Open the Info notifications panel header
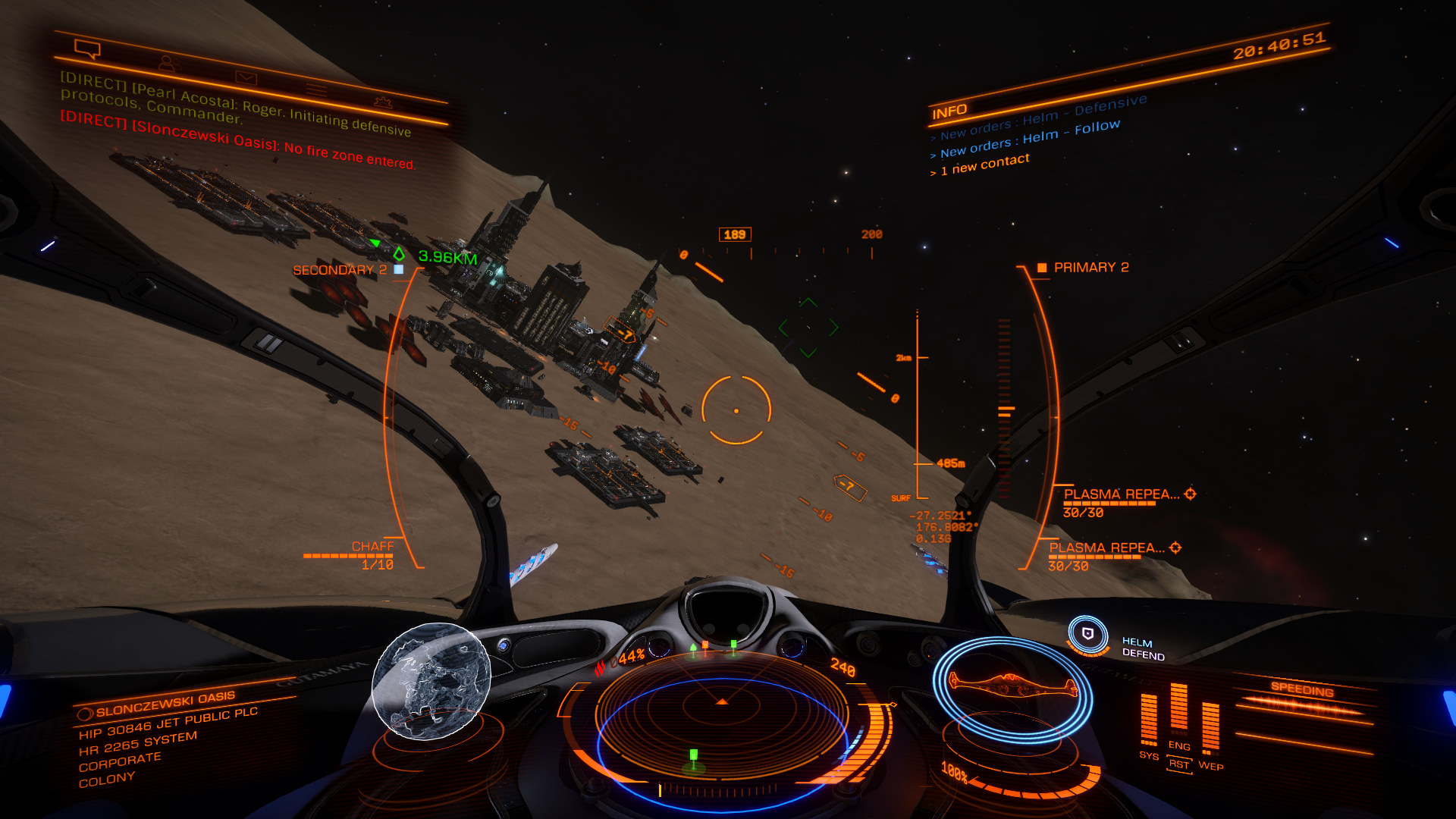Image resolution: width=1456 pixels, height=819 pixels. coord(949,112)
